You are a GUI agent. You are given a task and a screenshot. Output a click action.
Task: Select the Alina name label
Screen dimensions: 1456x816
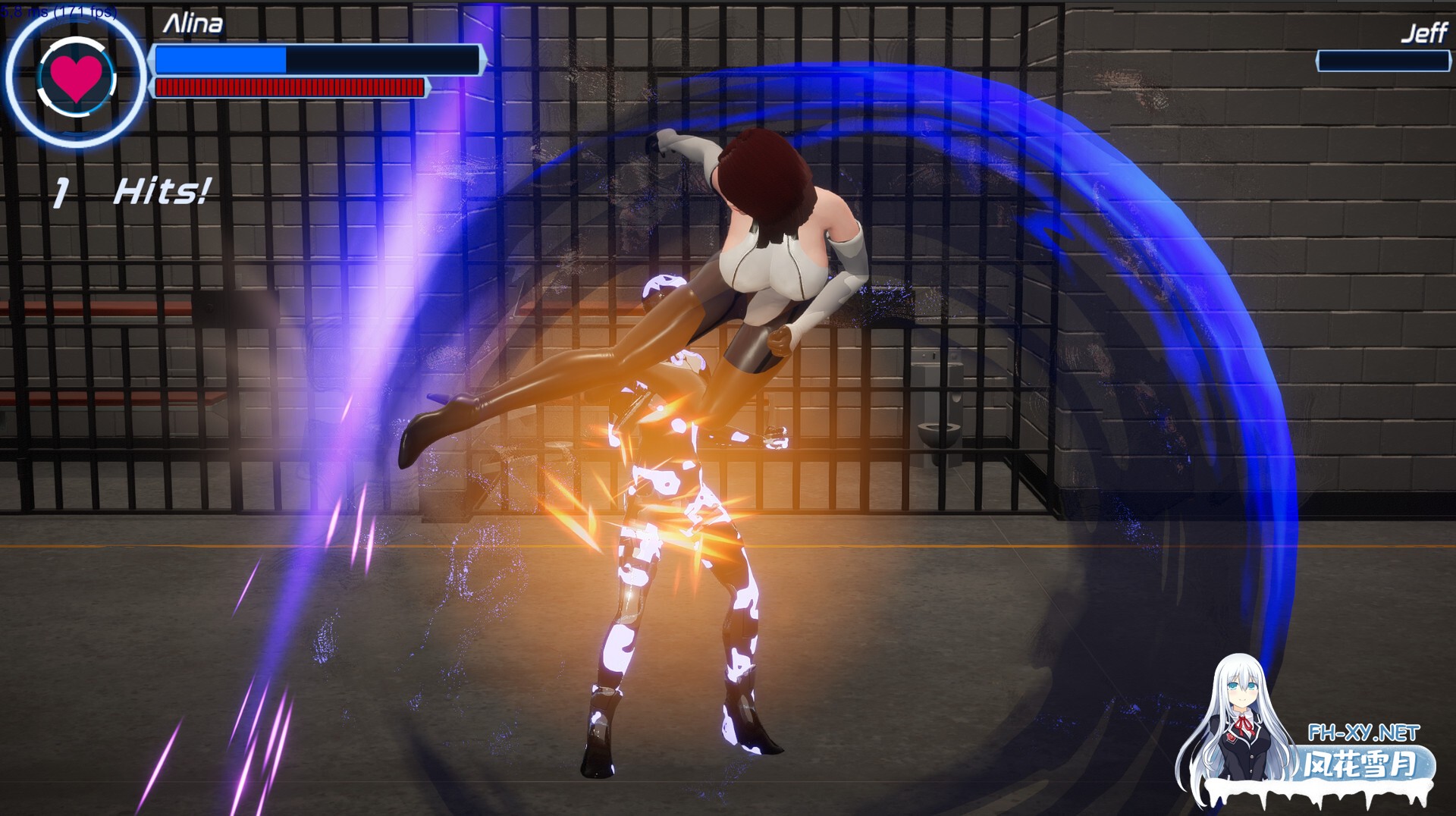click(193, 23)
